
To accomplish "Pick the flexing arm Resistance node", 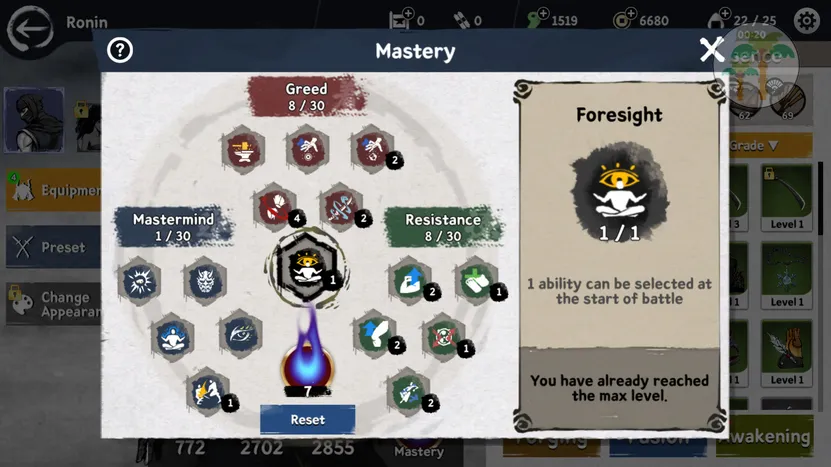I will [x=409, y=279].
